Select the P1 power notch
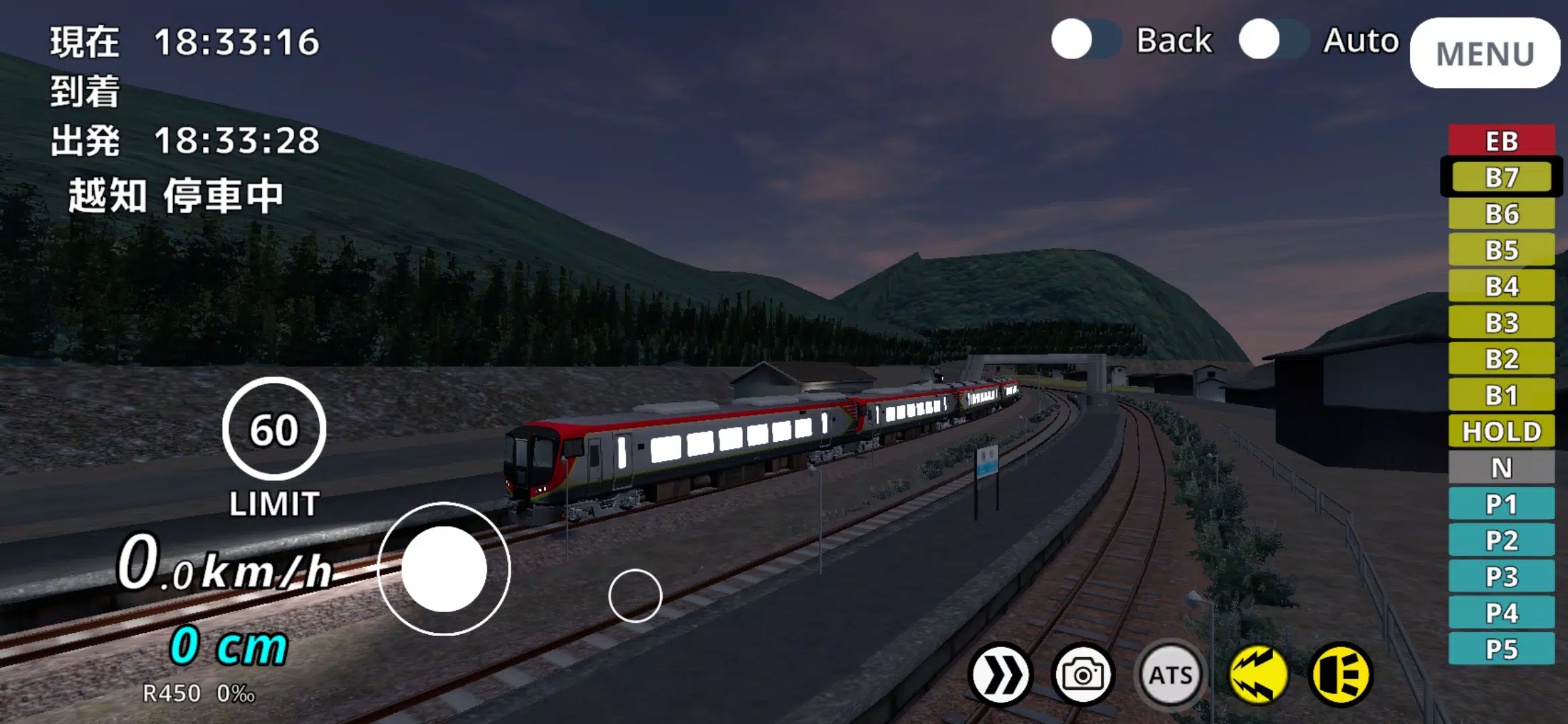1568x724 pixels. pos(1502,503)
